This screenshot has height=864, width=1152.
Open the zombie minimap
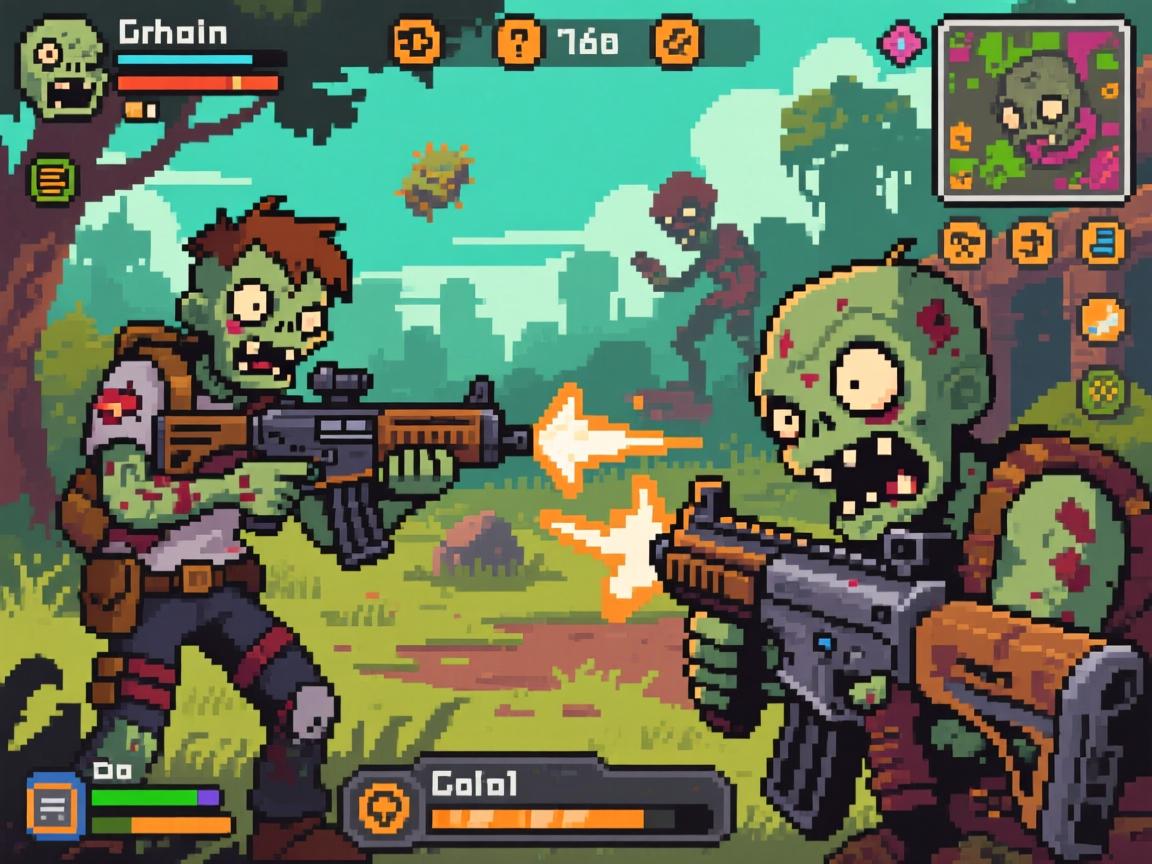(1034, 110)
